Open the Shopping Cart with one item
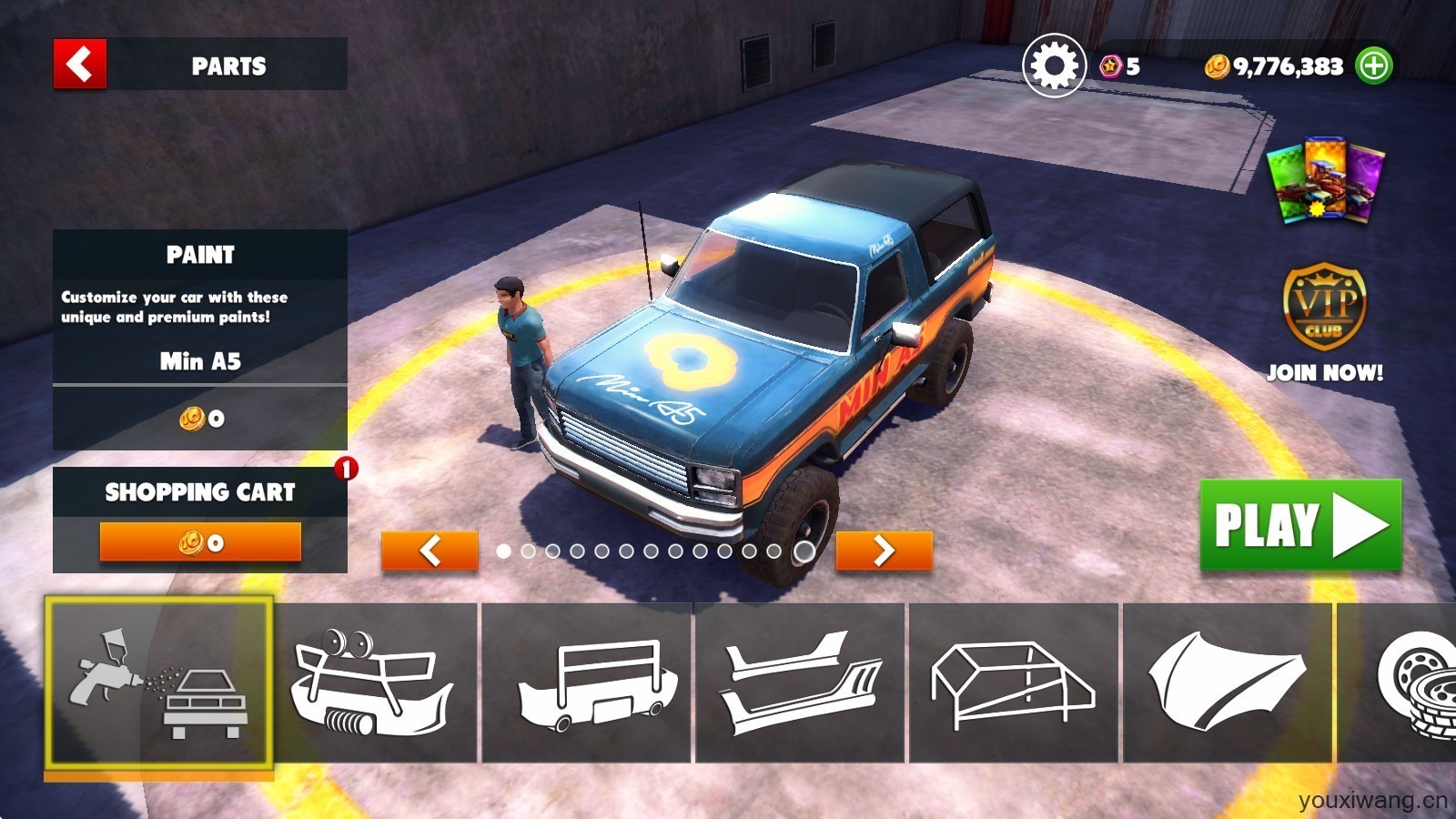This screenshot has height=819, width=1456. (x=201, y=492)
